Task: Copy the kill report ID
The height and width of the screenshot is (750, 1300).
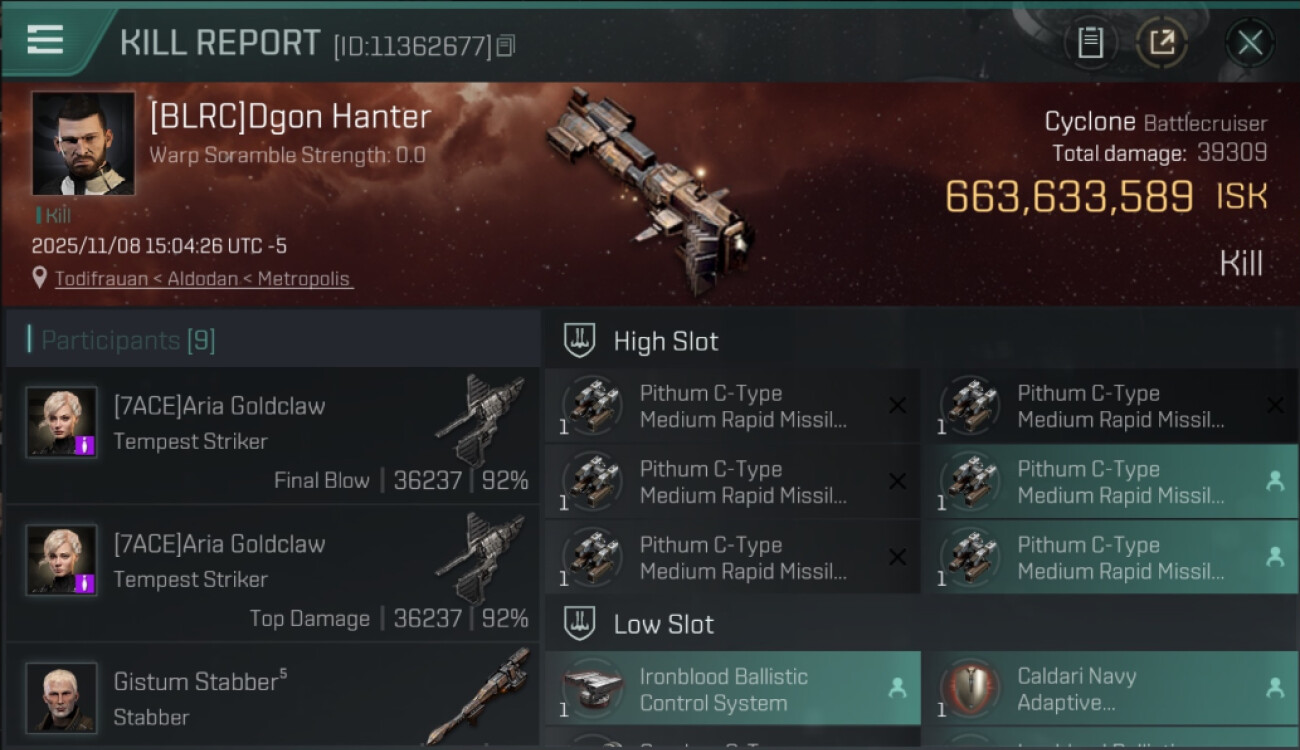Action: click(x=505, y=45)
